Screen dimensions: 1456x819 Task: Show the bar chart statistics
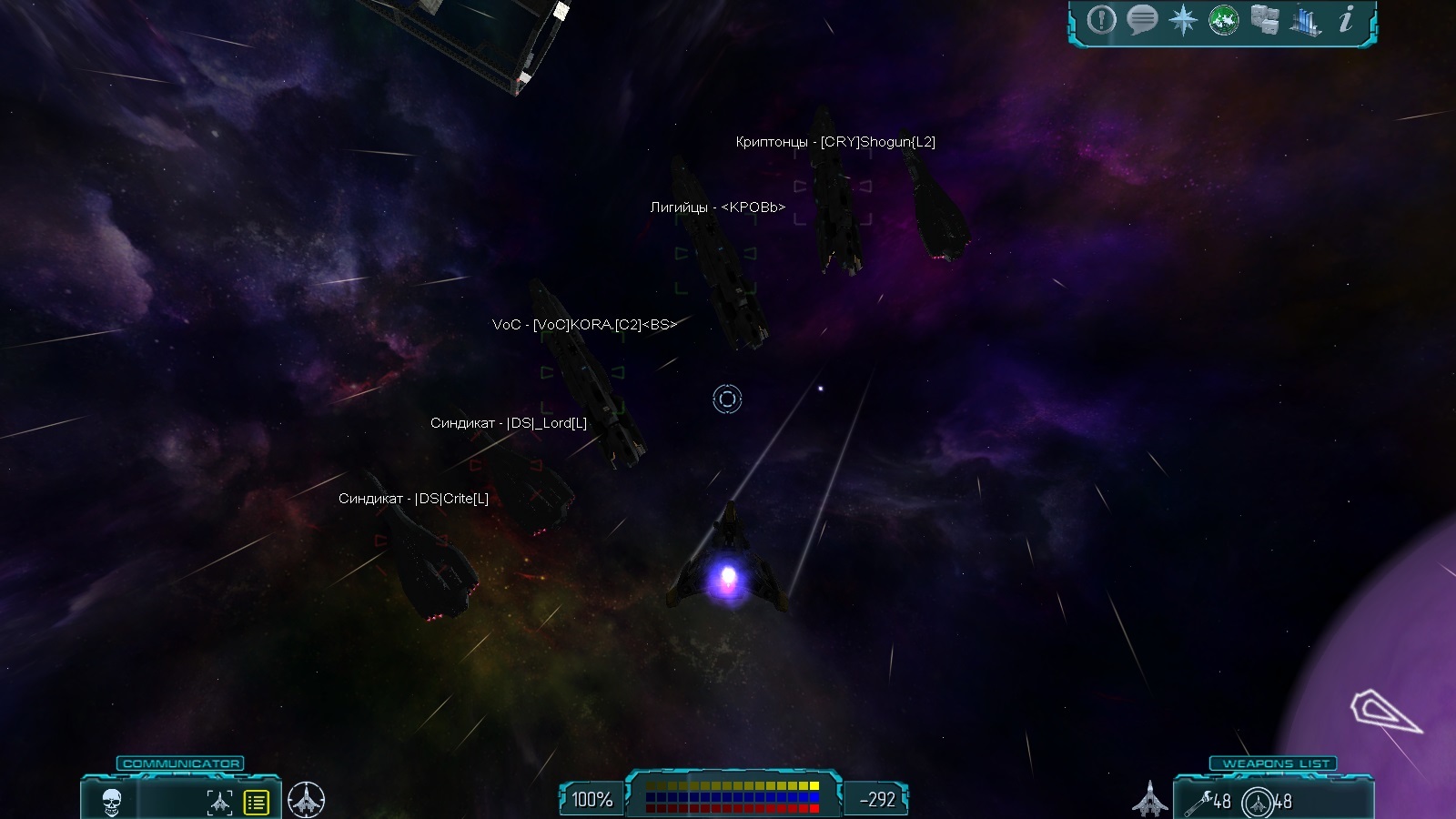point(1305,21)
